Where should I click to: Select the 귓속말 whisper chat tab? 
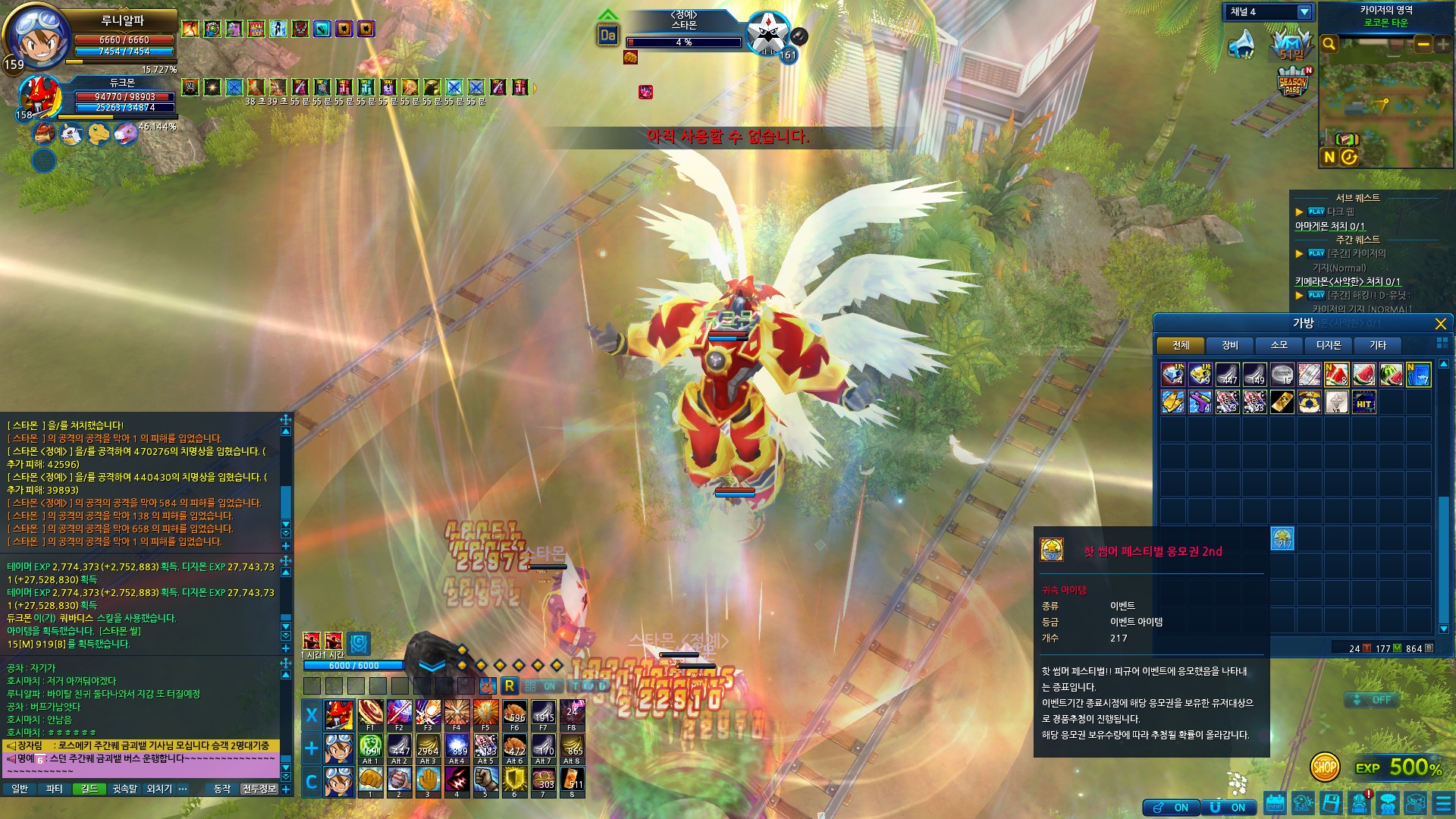click(x=125, y=789)
